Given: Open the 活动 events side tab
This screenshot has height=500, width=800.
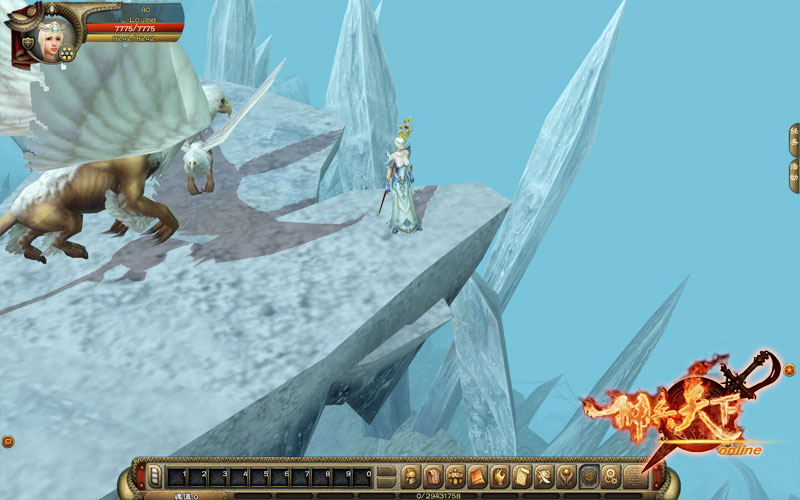Looking at the screenshot, I should click(x=794, y=174).
